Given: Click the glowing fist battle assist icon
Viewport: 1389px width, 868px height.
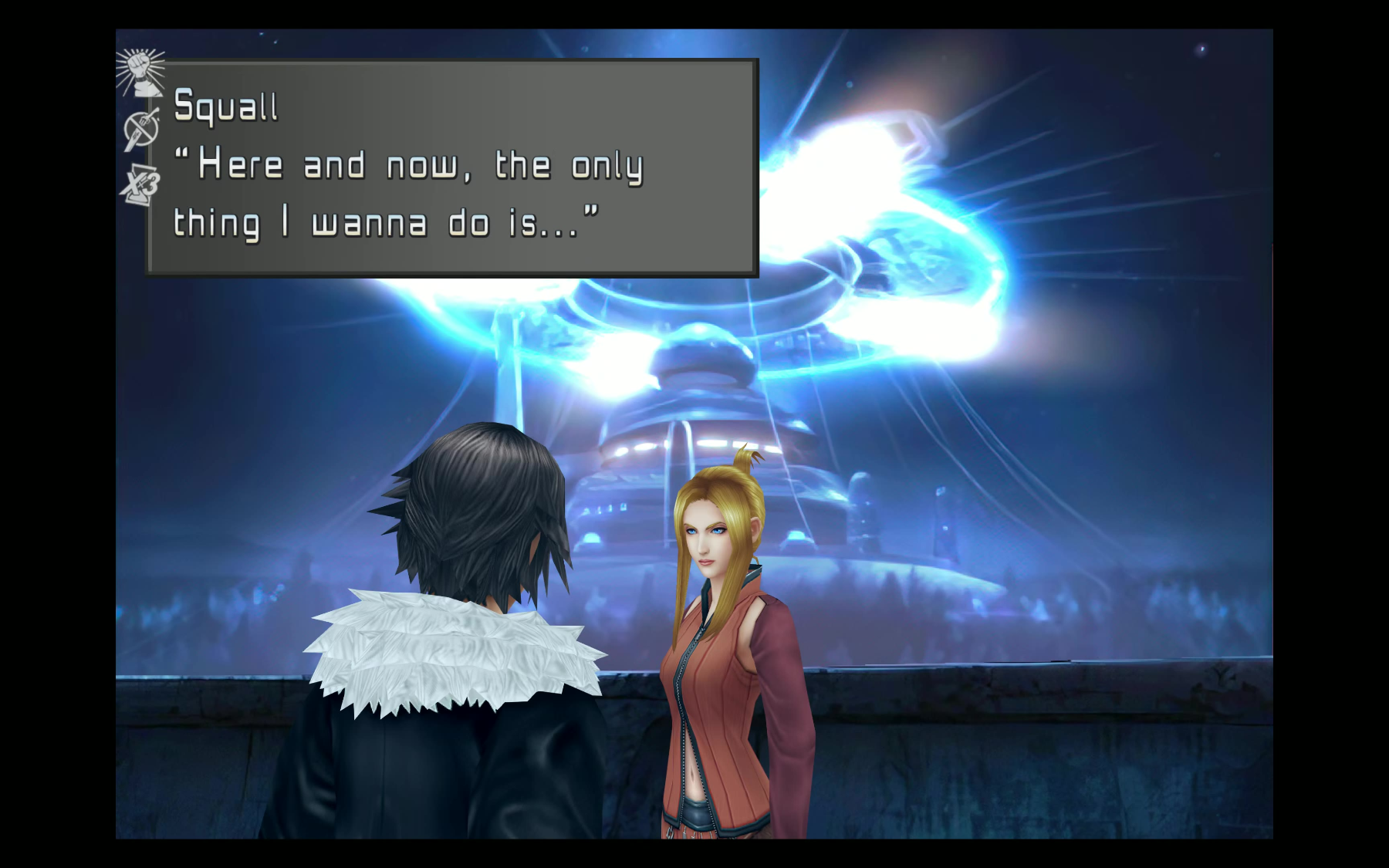Looking at the screenshot, I should pyautogui.click(x=140, y=72).
